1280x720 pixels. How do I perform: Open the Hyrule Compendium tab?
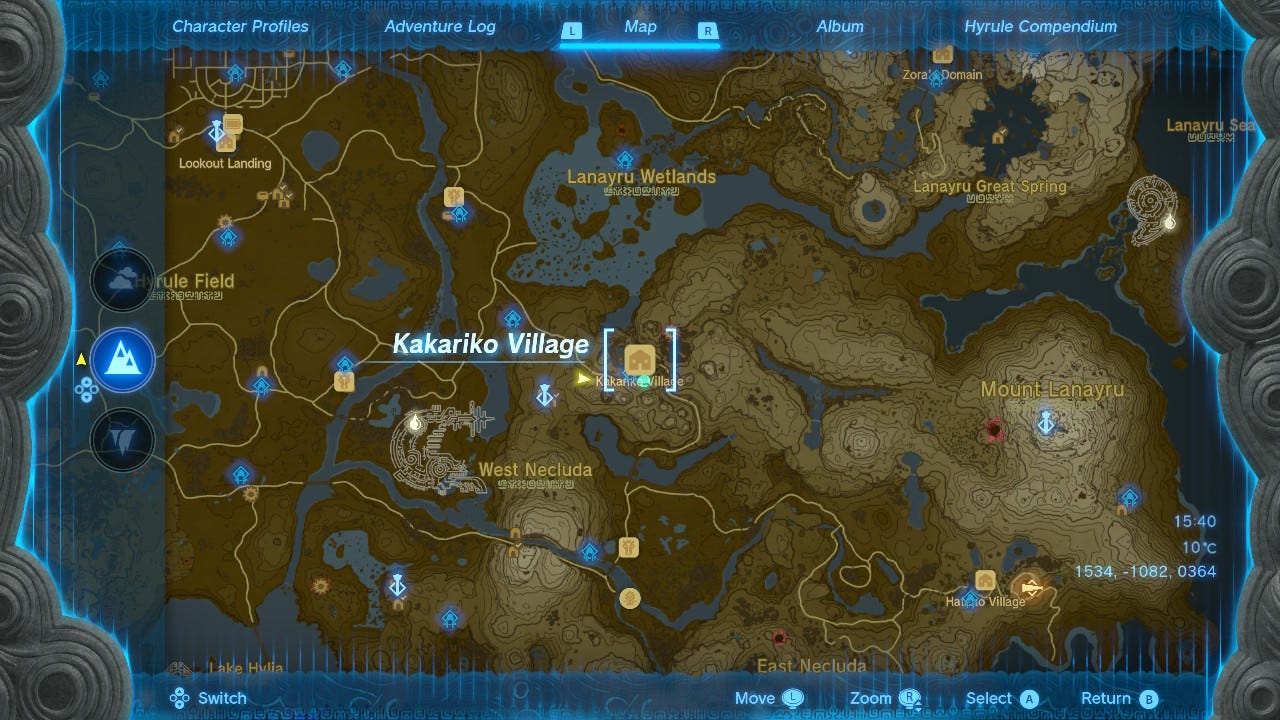(x=1038, y=27)
